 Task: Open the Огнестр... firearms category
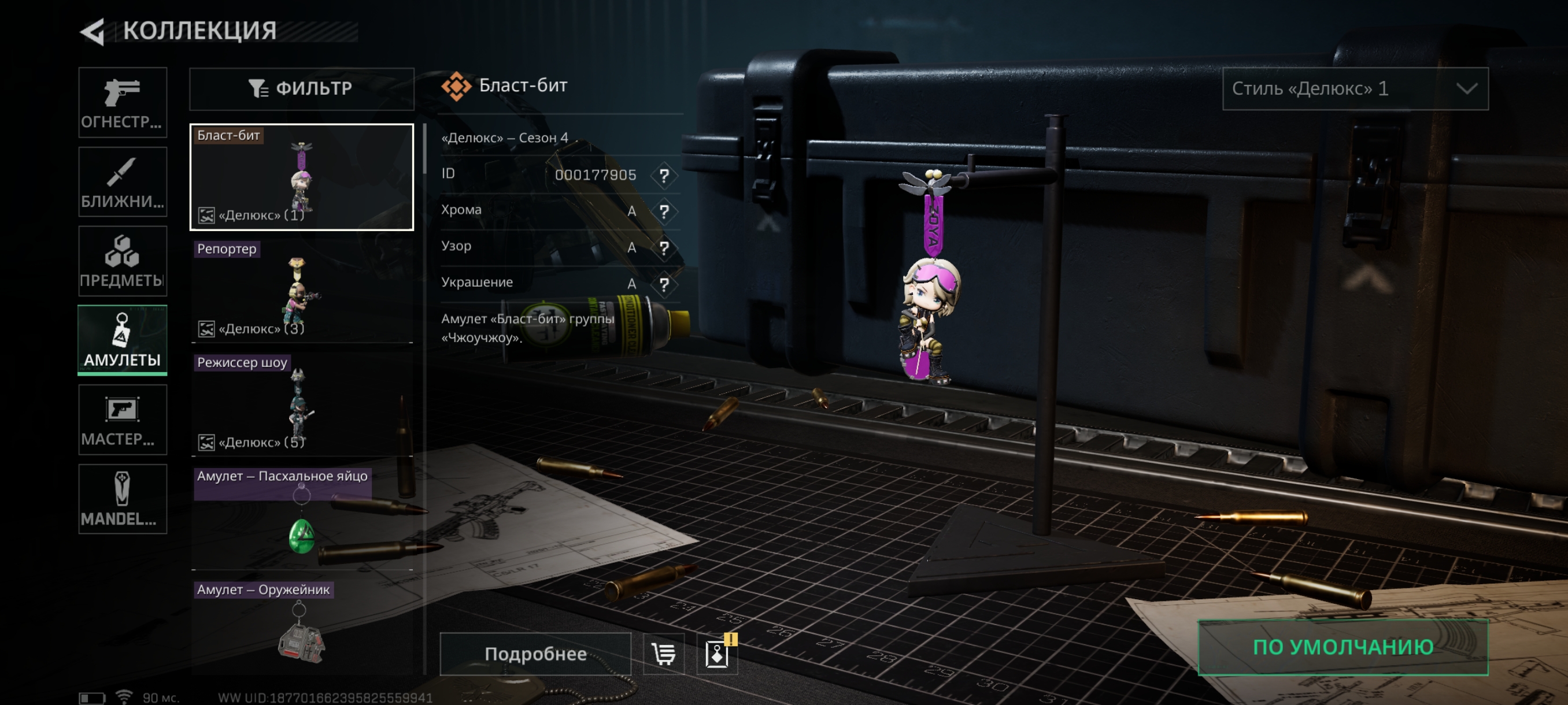pyautogui.click(x=123, y=102)
